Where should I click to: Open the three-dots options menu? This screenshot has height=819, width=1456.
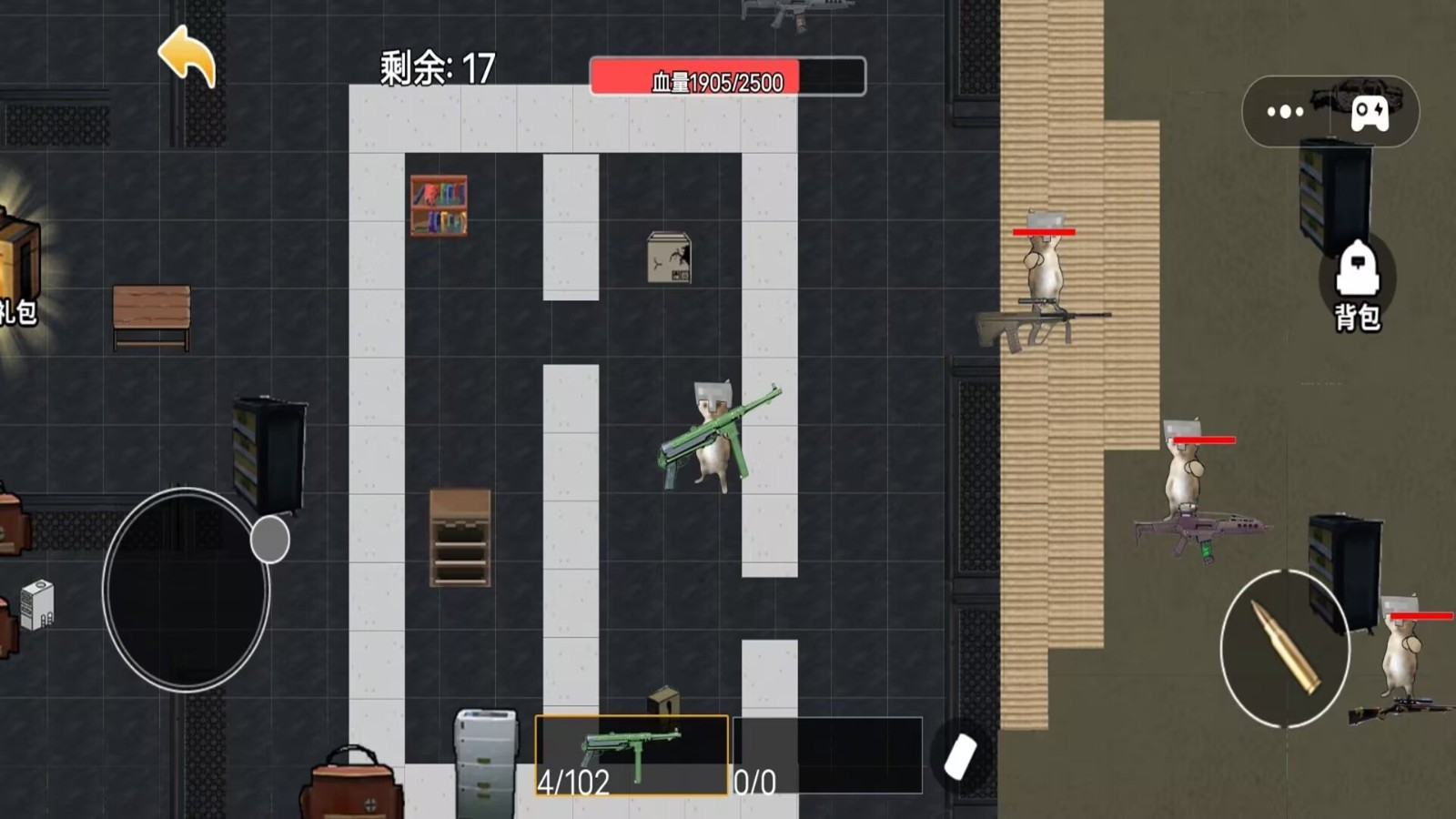(1286, 111)
